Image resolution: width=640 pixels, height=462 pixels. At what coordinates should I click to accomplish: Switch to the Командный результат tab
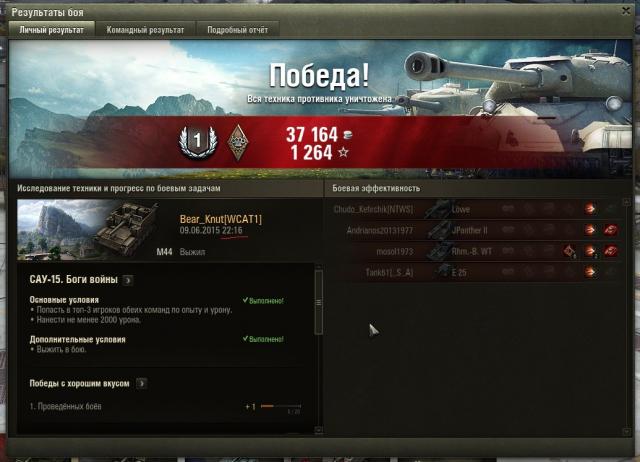(145, 30)
